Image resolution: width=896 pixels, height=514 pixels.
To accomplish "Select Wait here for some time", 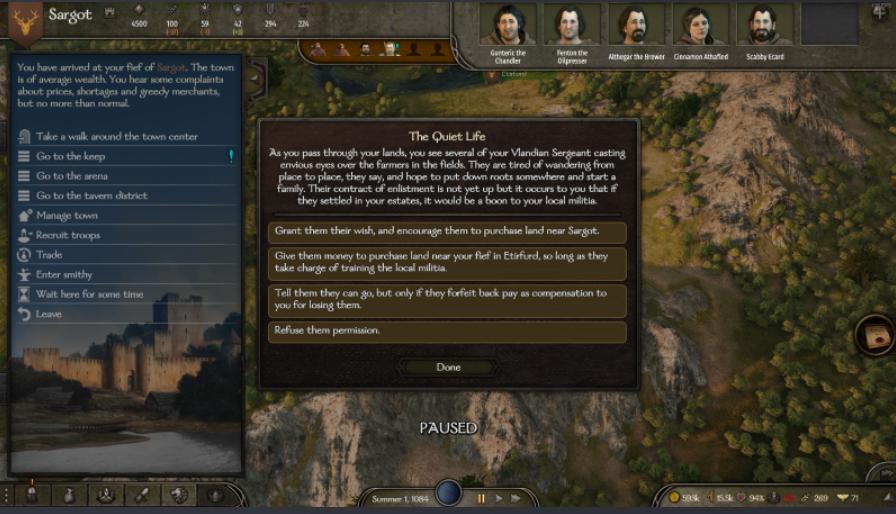I will pyautogui.click(x=89, y=295).
